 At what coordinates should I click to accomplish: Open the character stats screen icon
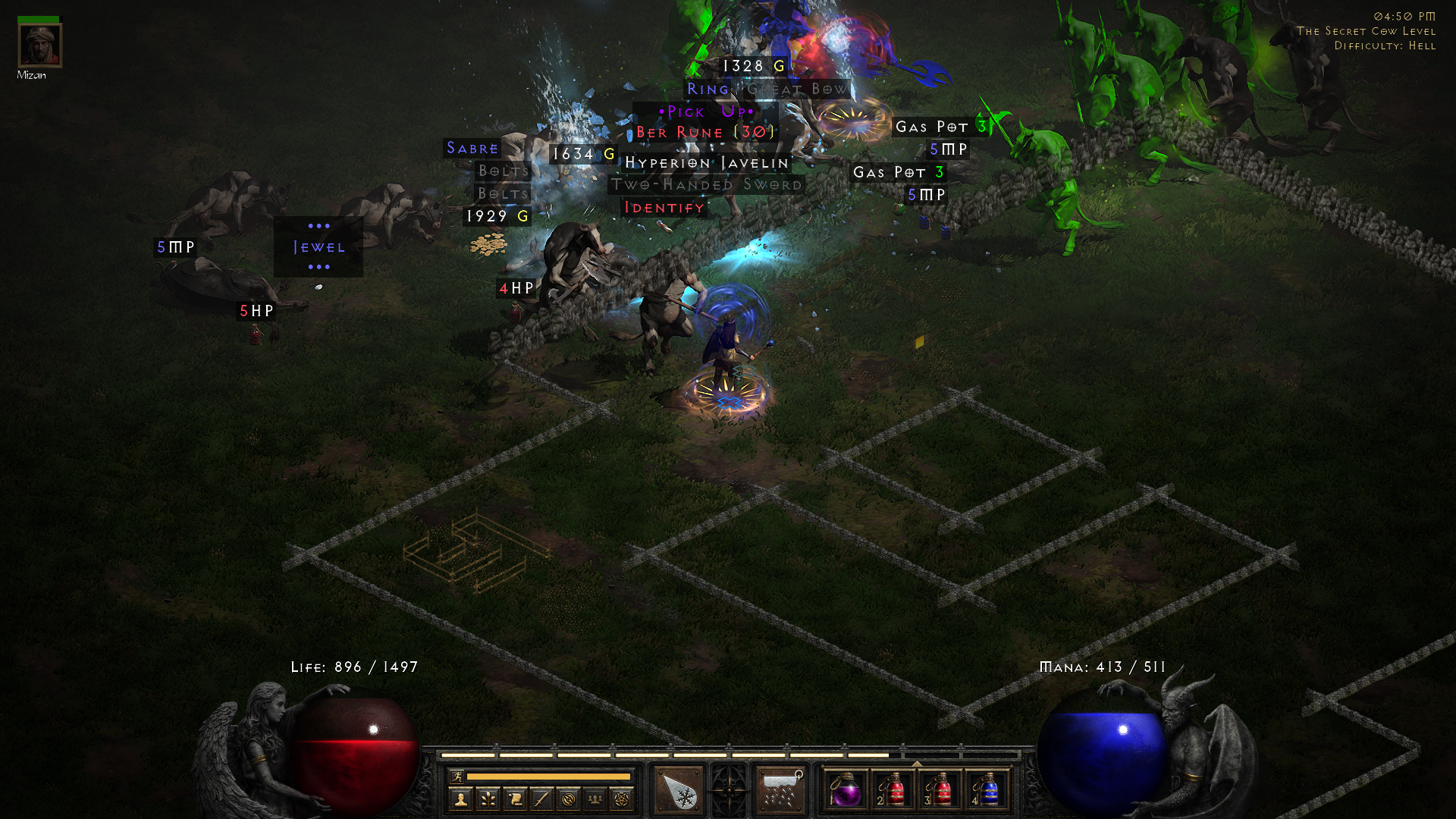coord(462,799)
